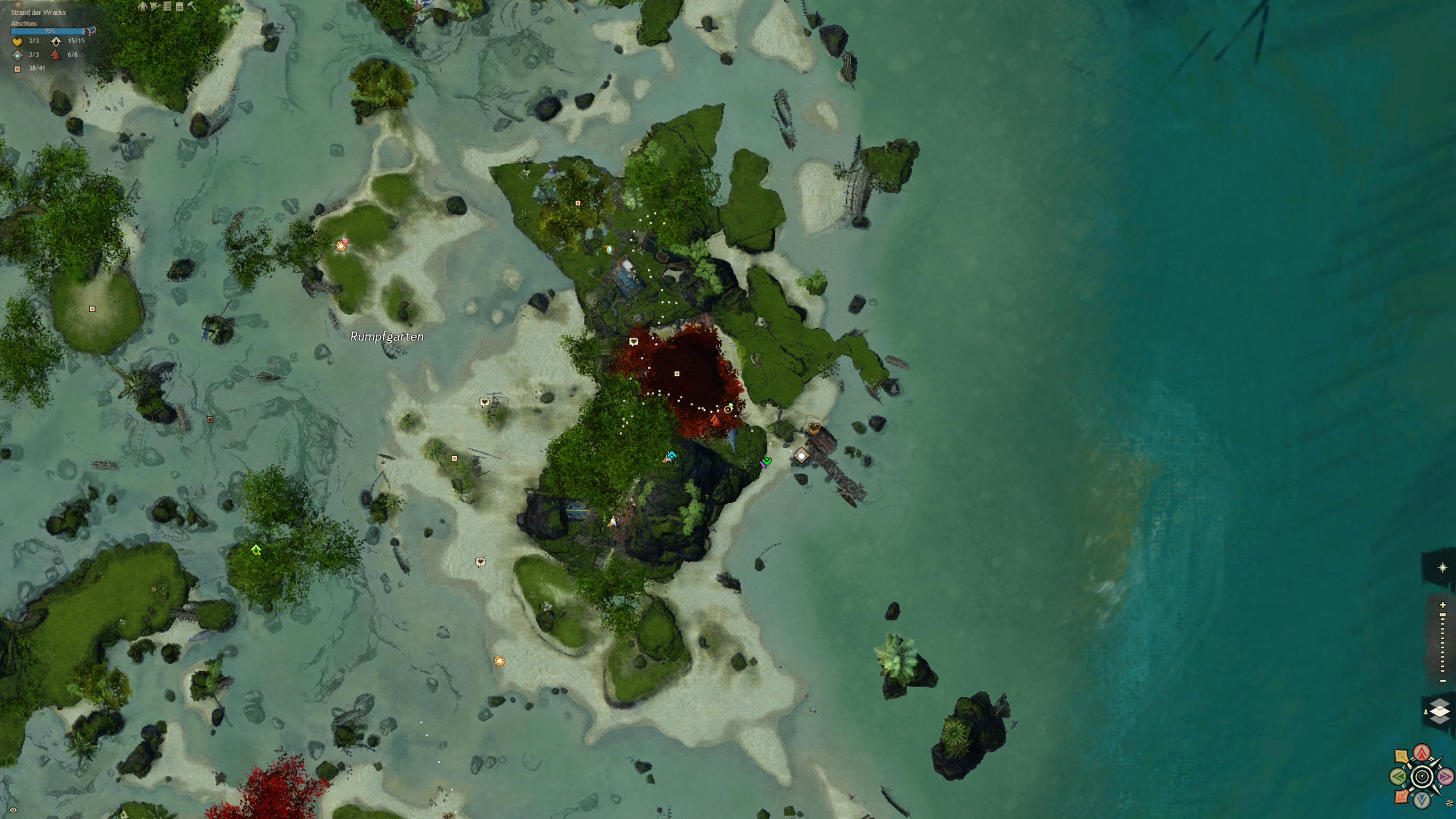Screen dimensions: 1456x819
Task: Select the hammer icon in map toolbar
Action: click(192, 7)
